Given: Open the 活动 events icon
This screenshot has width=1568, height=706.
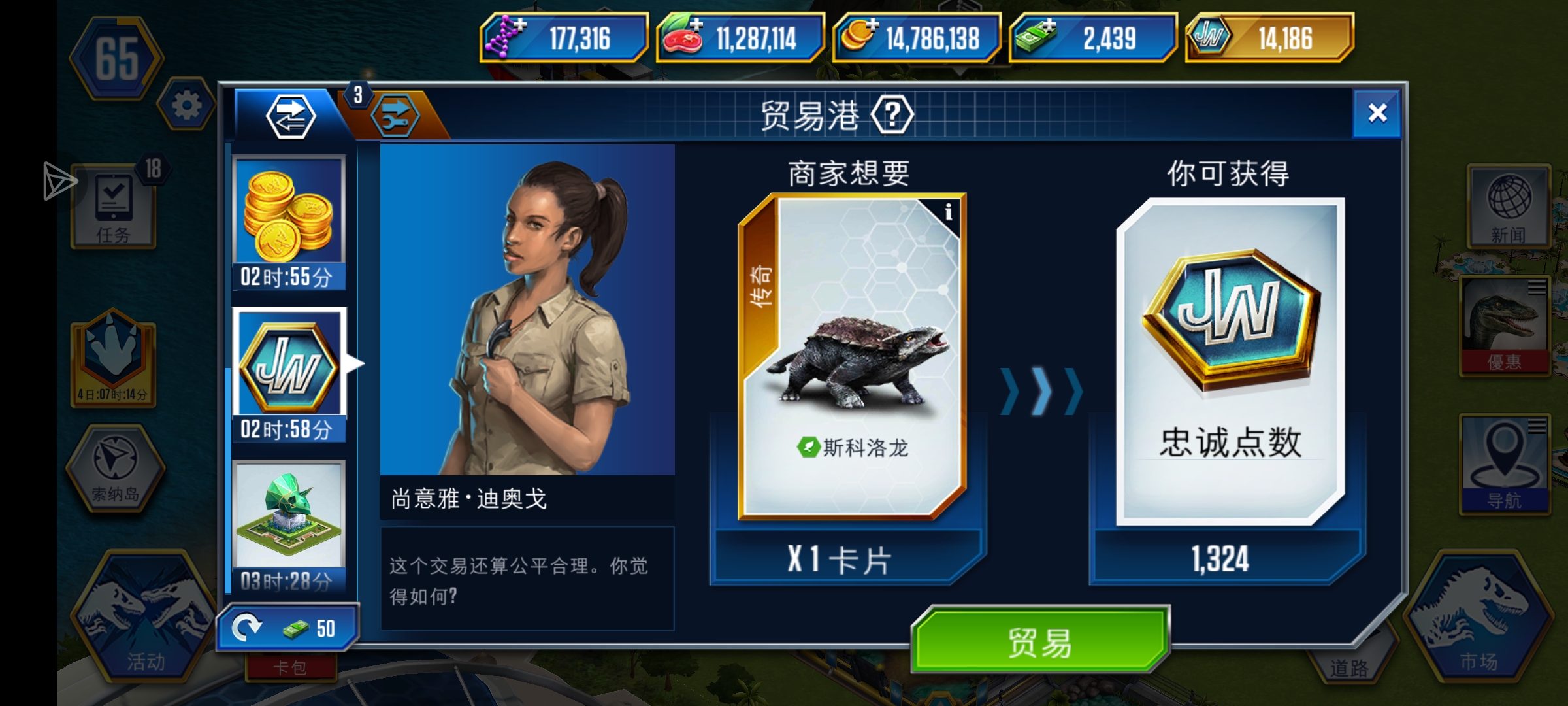Looking at the screenshot, I should pyautogui.click(x=140, y=614).
